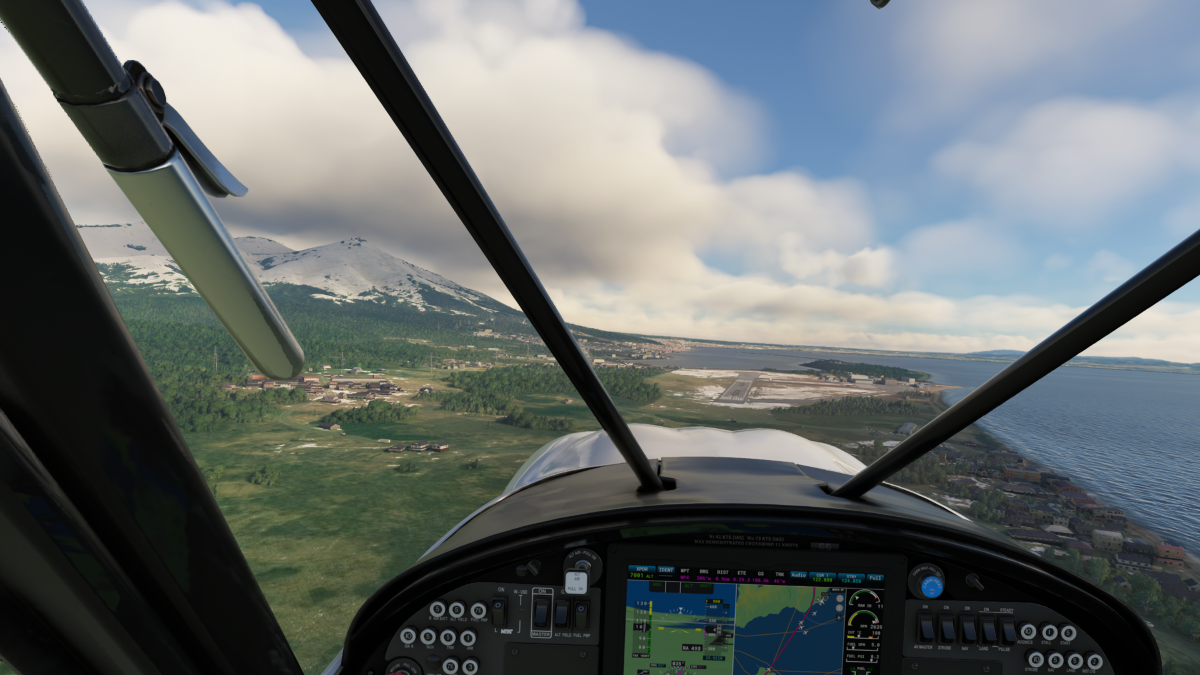This screenshot has height=675, width=1200.
Task: Toggle the AV MASTER rocker switch
Action: pyautogui.click(x=926, y=628)
